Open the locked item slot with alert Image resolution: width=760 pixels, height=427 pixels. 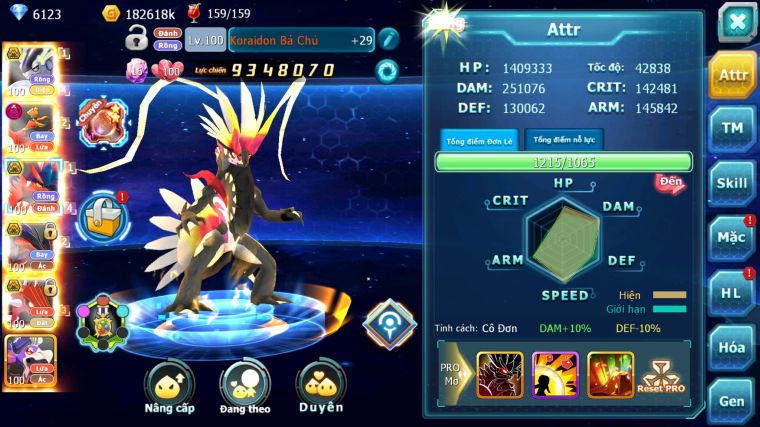pos(102,213)
